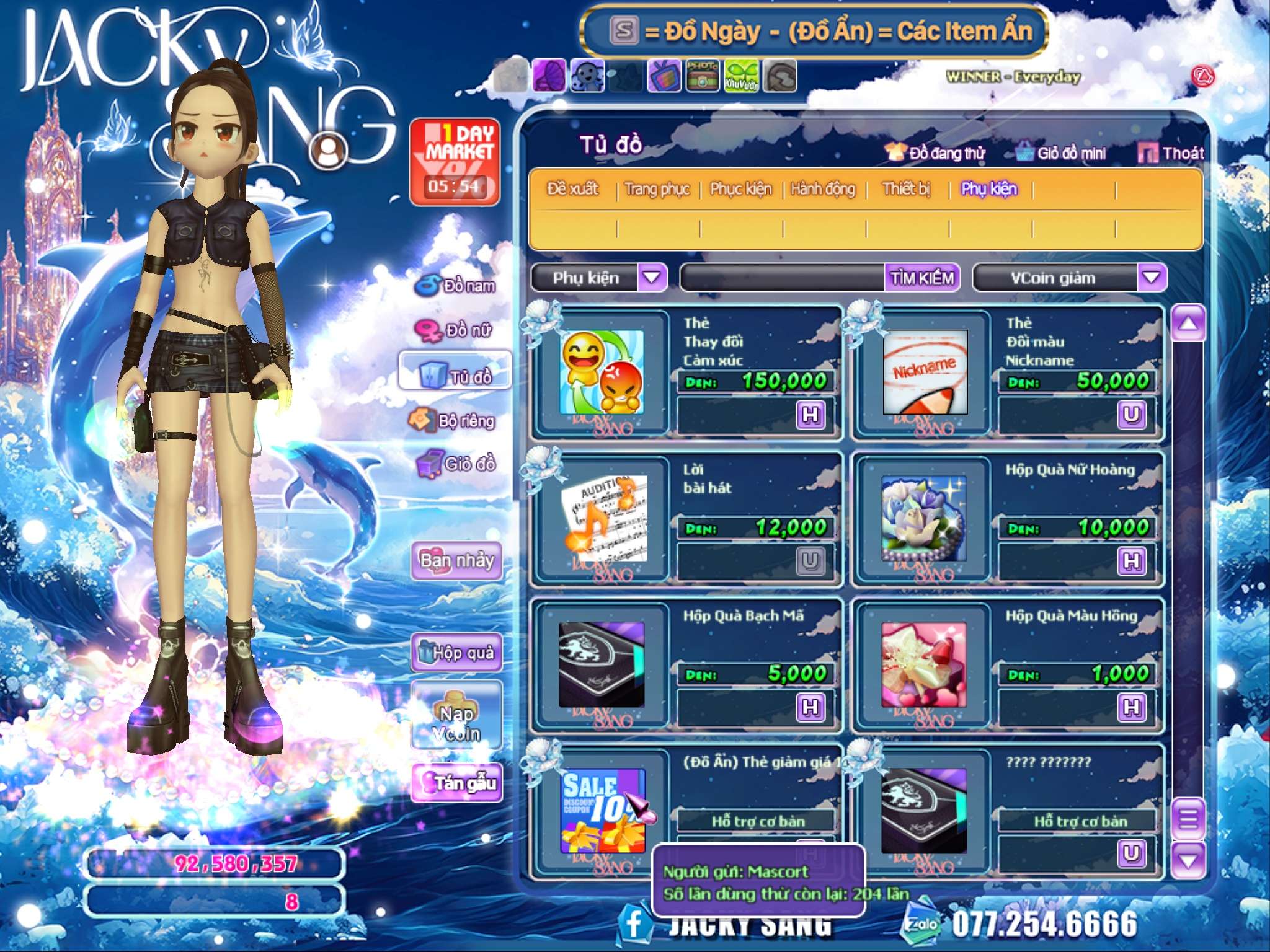Open the Giỏ đồ cart menu

tap(456, 464)
